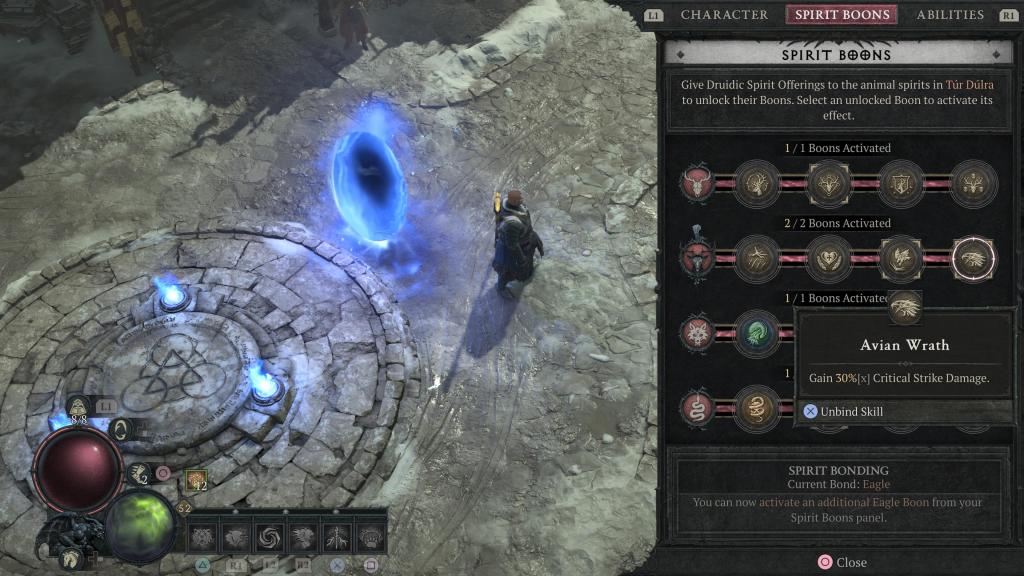Pick the activated Eagle boon with wing icon
The image size is (1024, 576).
point(901,259)
